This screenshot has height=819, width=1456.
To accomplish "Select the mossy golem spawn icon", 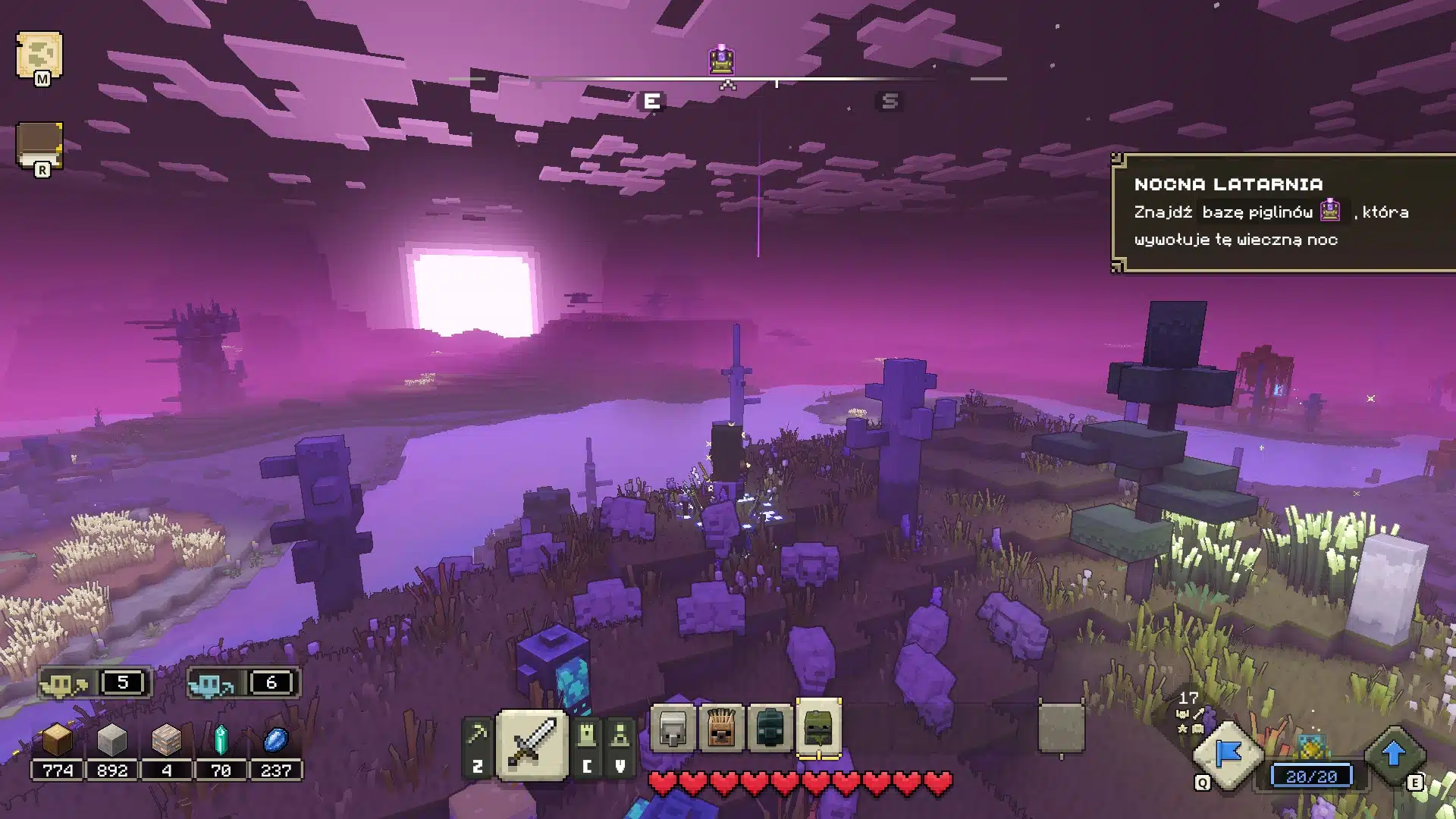I will click(x=820, y=728).
